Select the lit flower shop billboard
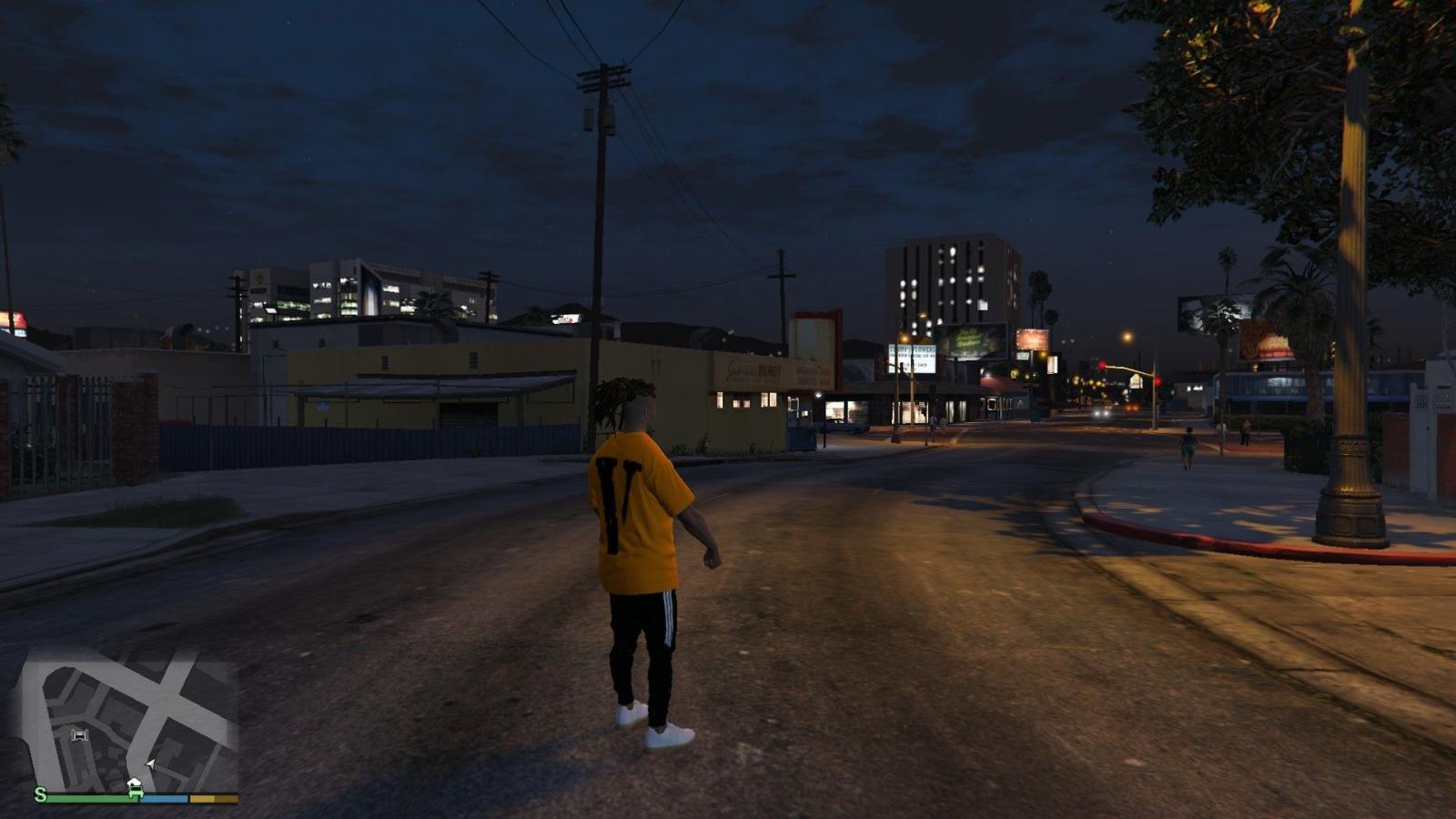Image resolution: width=1456 pixels, height=819 pixels. click(912, 359)
